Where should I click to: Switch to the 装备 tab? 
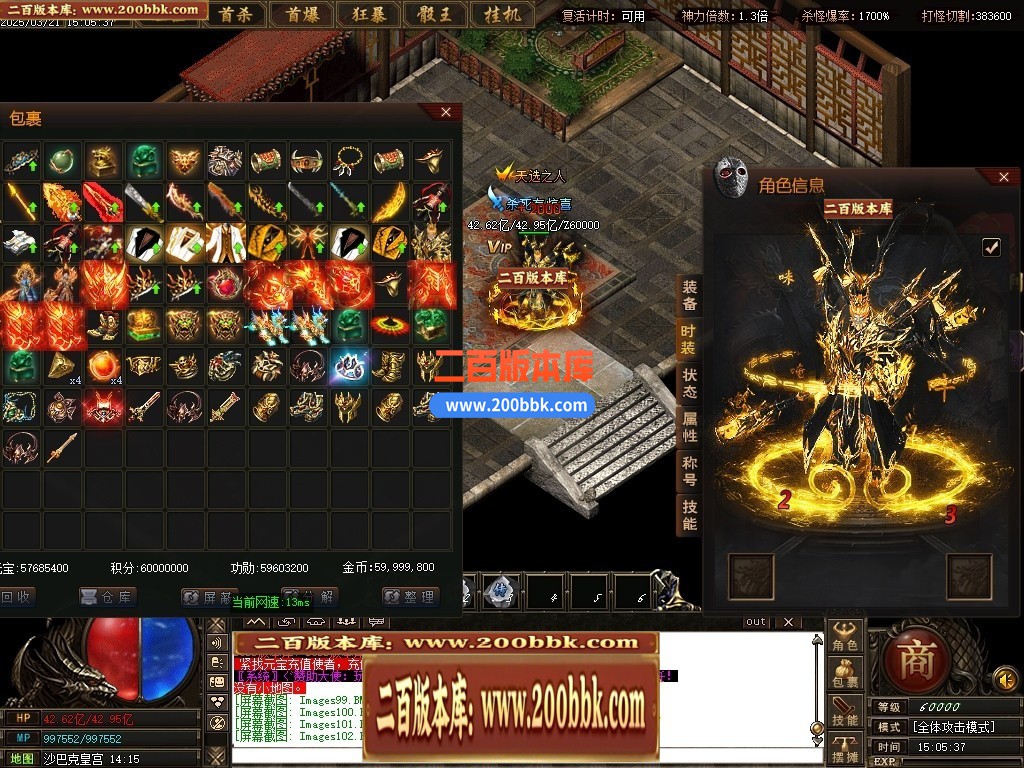(x=690, y=296)
